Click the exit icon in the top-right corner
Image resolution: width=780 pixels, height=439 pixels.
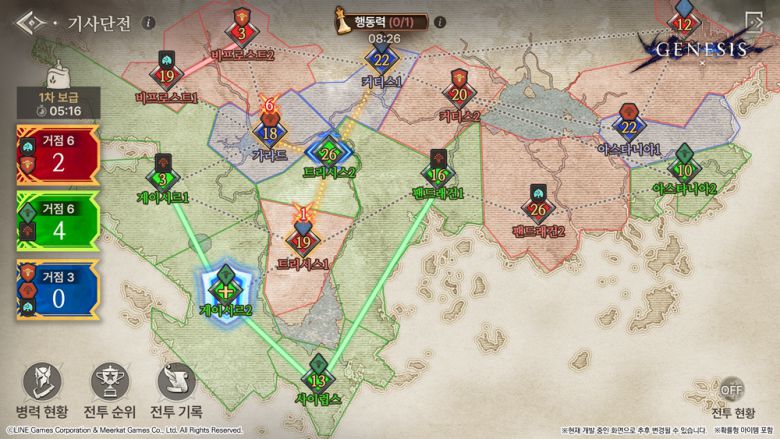pos(753,23)
